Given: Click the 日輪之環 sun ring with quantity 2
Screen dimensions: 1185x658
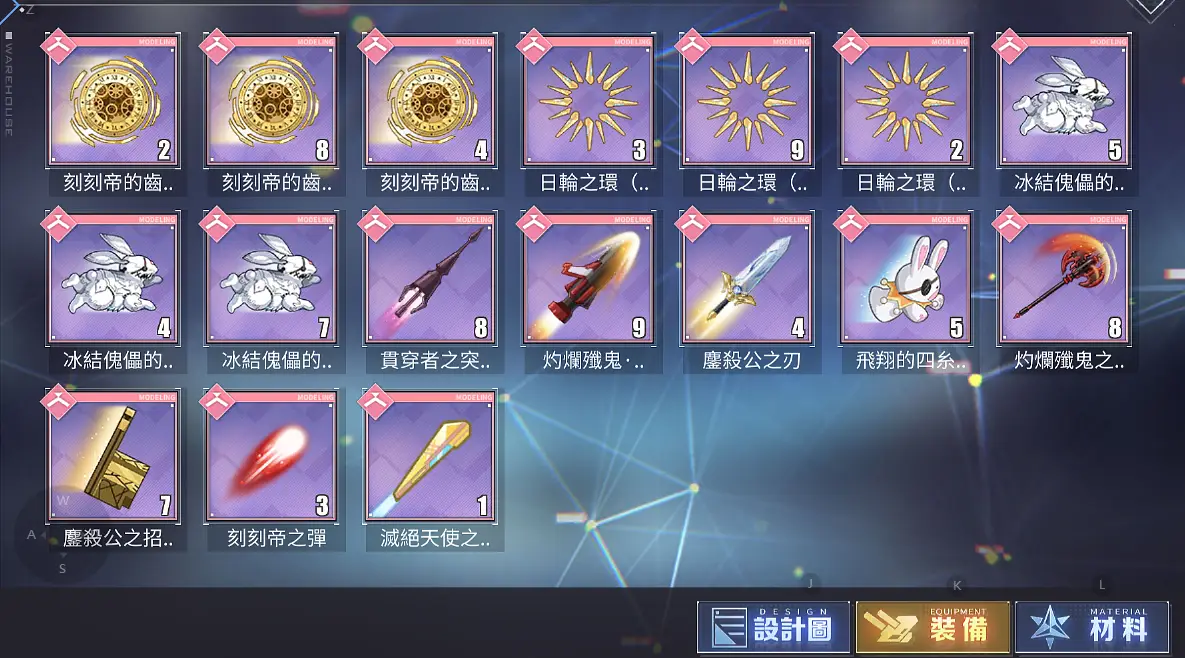Looking at the screenshot, I should coord(905,105).
